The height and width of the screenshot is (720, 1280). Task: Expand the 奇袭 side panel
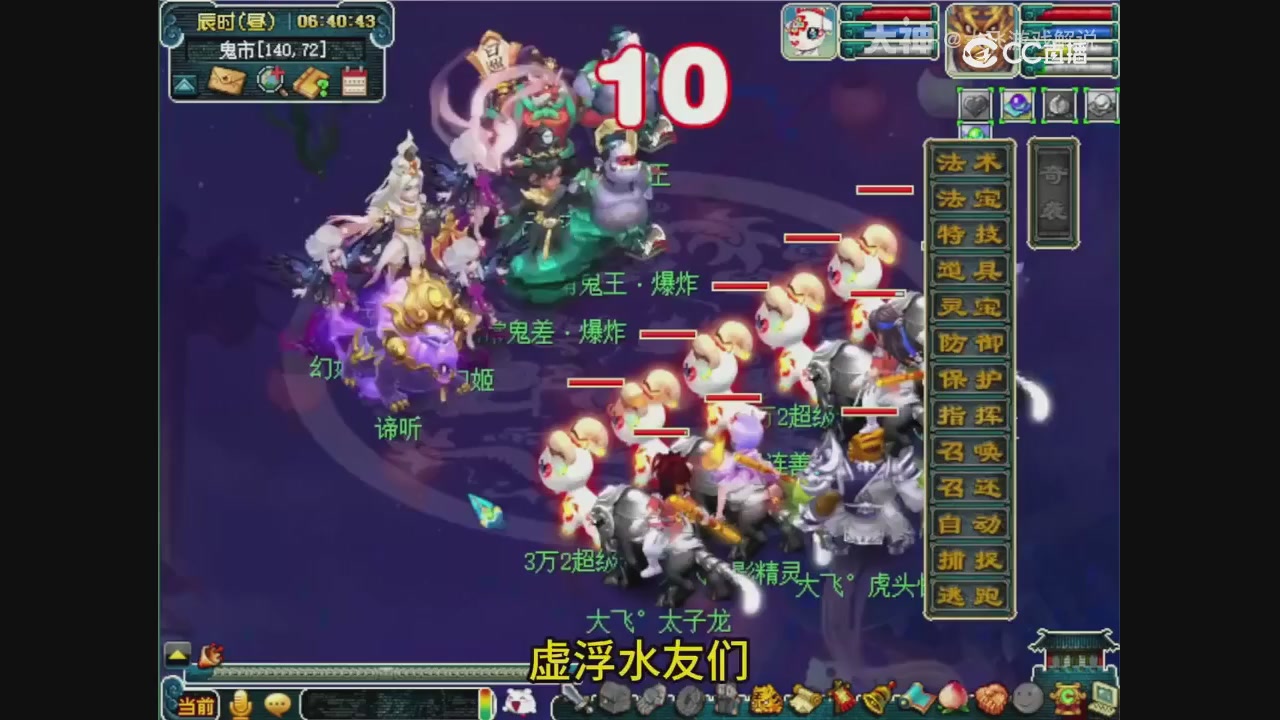coord(1053,190)
